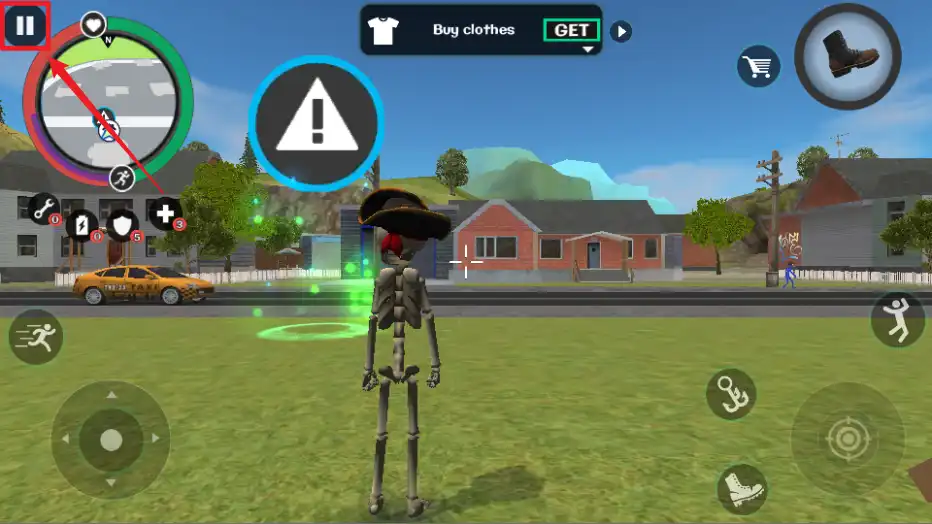This screenshot has width=932, height=524.
Task: Fire the grappling hook ability
Action: click(731, 393)
